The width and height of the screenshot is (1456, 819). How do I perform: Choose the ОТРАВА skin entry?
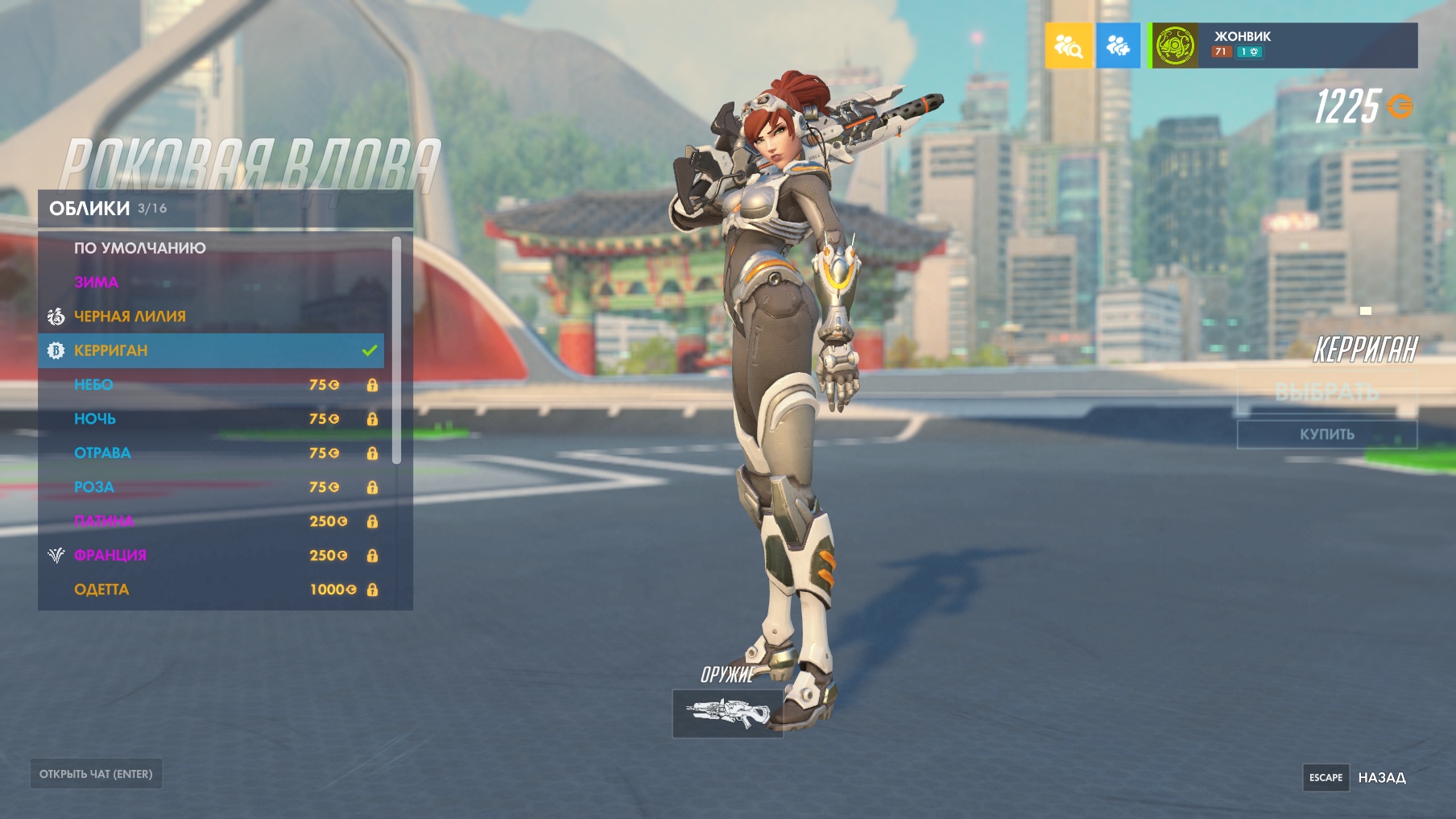[211, 453]
